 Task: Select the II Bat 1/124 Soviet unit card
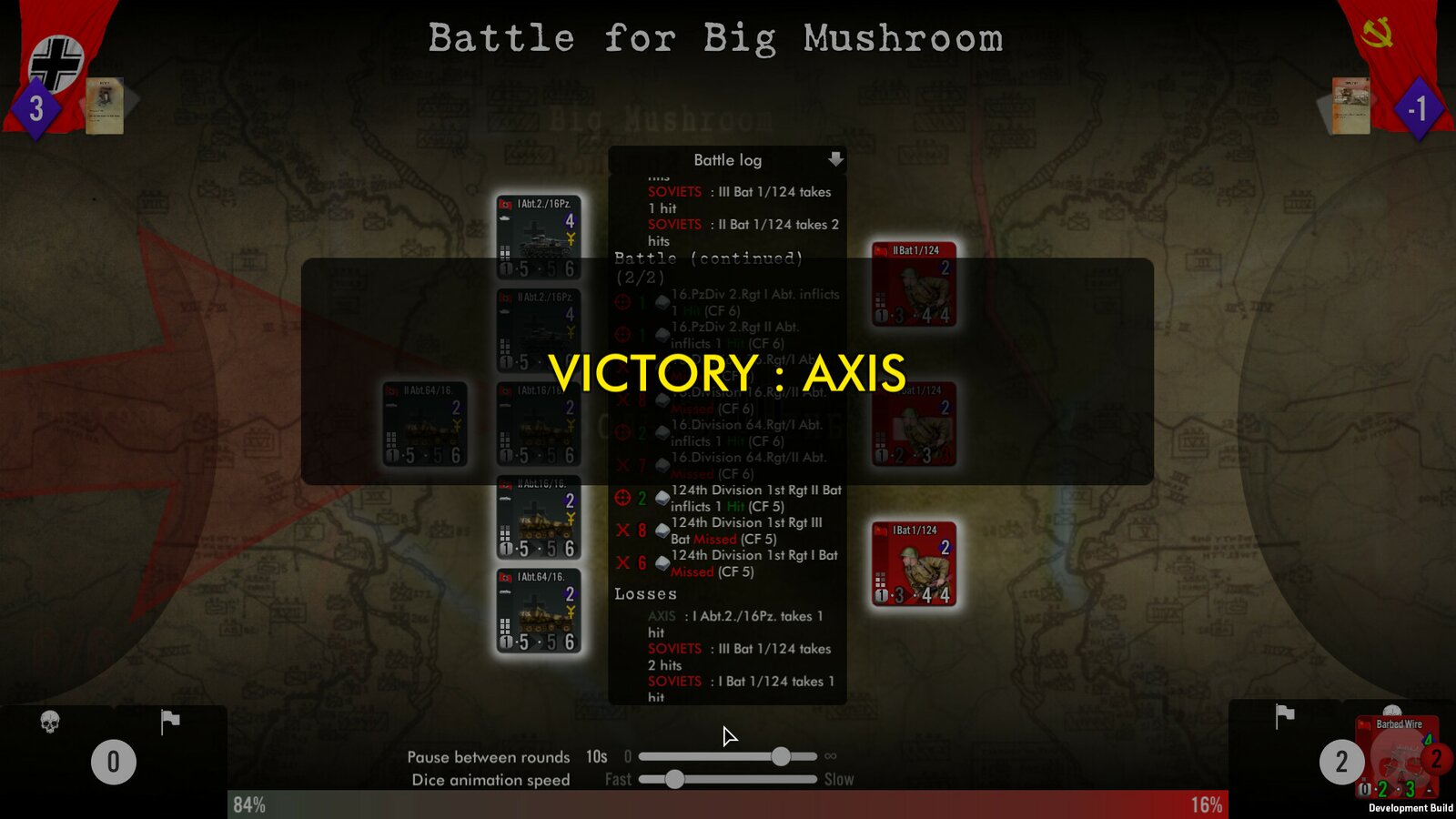pos(913,284)
